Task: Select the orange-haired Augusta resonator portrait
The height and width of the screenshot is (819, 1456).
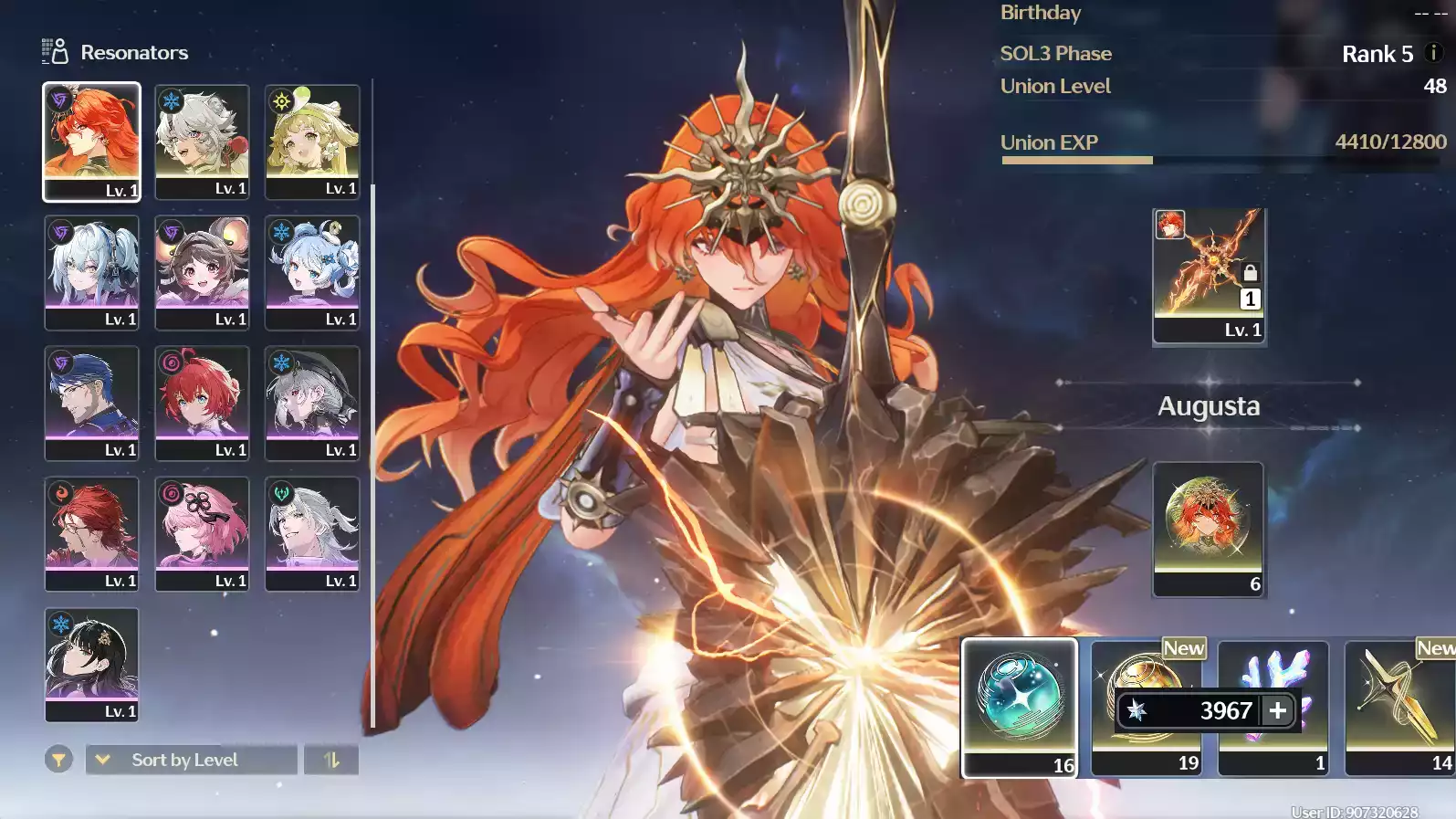Action: [91, 141]
